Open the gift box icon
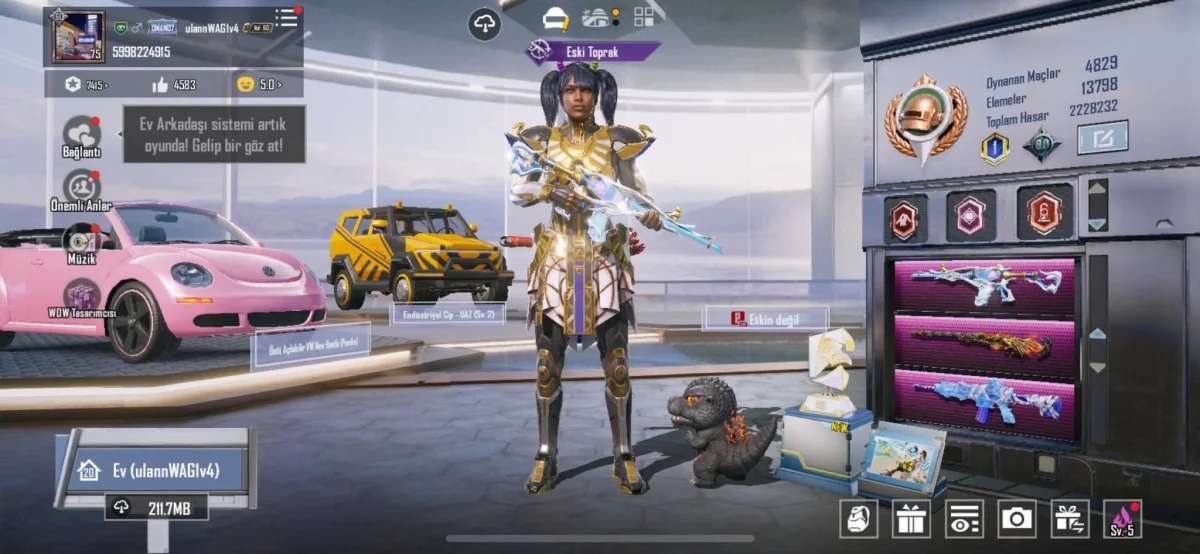The width and height of the screenshot is (1200, 554). [x=911, y=518]
